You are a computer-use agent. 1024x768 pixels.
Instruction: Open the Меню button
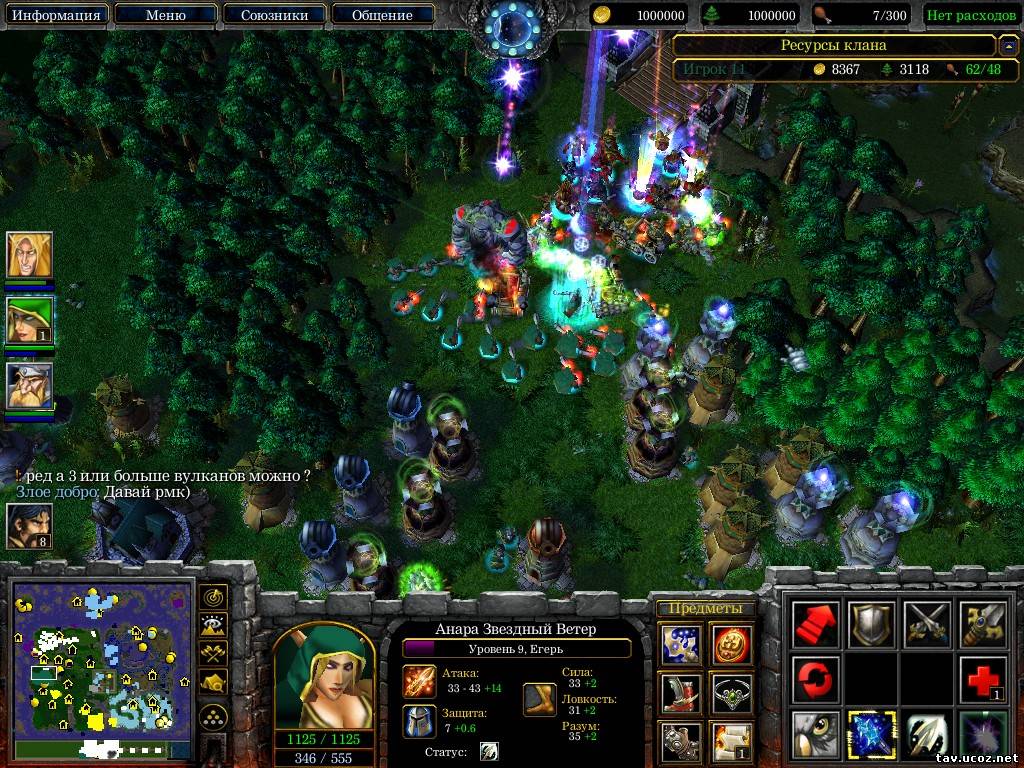(x=165, y=15)
